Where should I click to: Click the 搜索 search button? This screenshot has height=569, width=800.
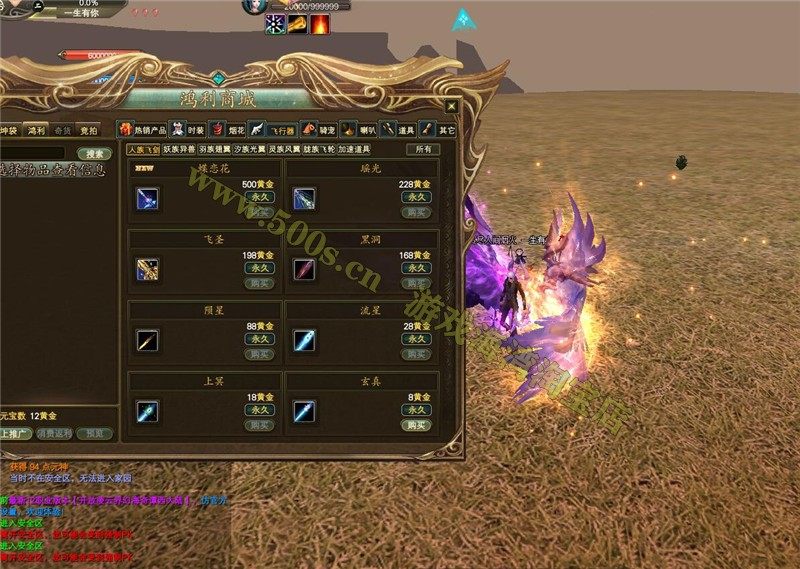coord(96,154)
